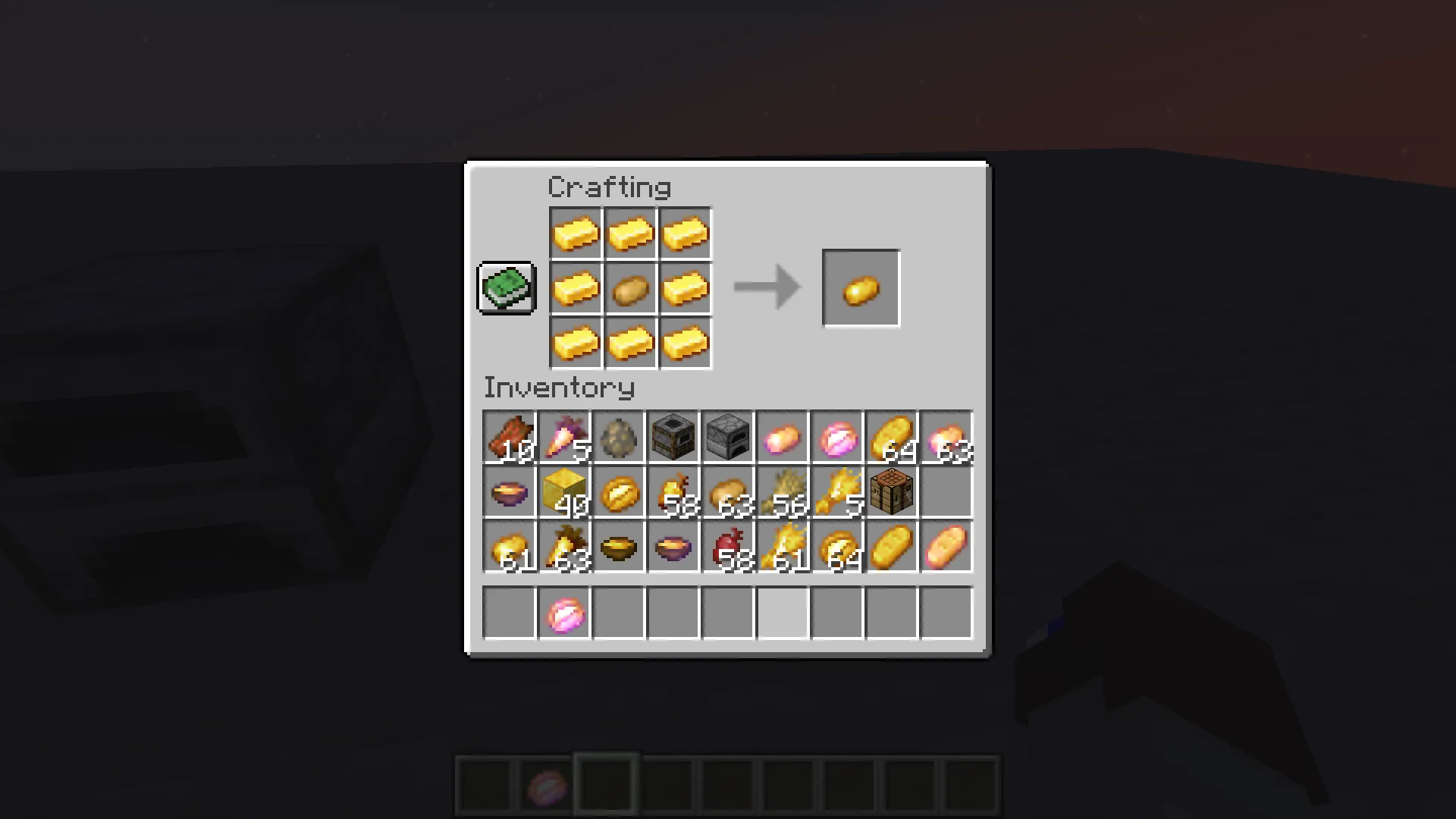Select the gold block stack of 40
The width and height of the screenshot is (1456, 819).
tap(564, 492)
